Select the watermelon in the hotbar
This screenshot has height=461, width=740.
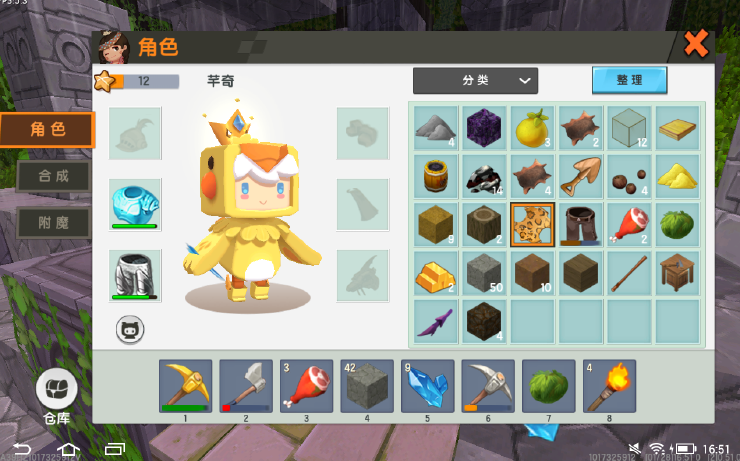[x=548, y=386]
